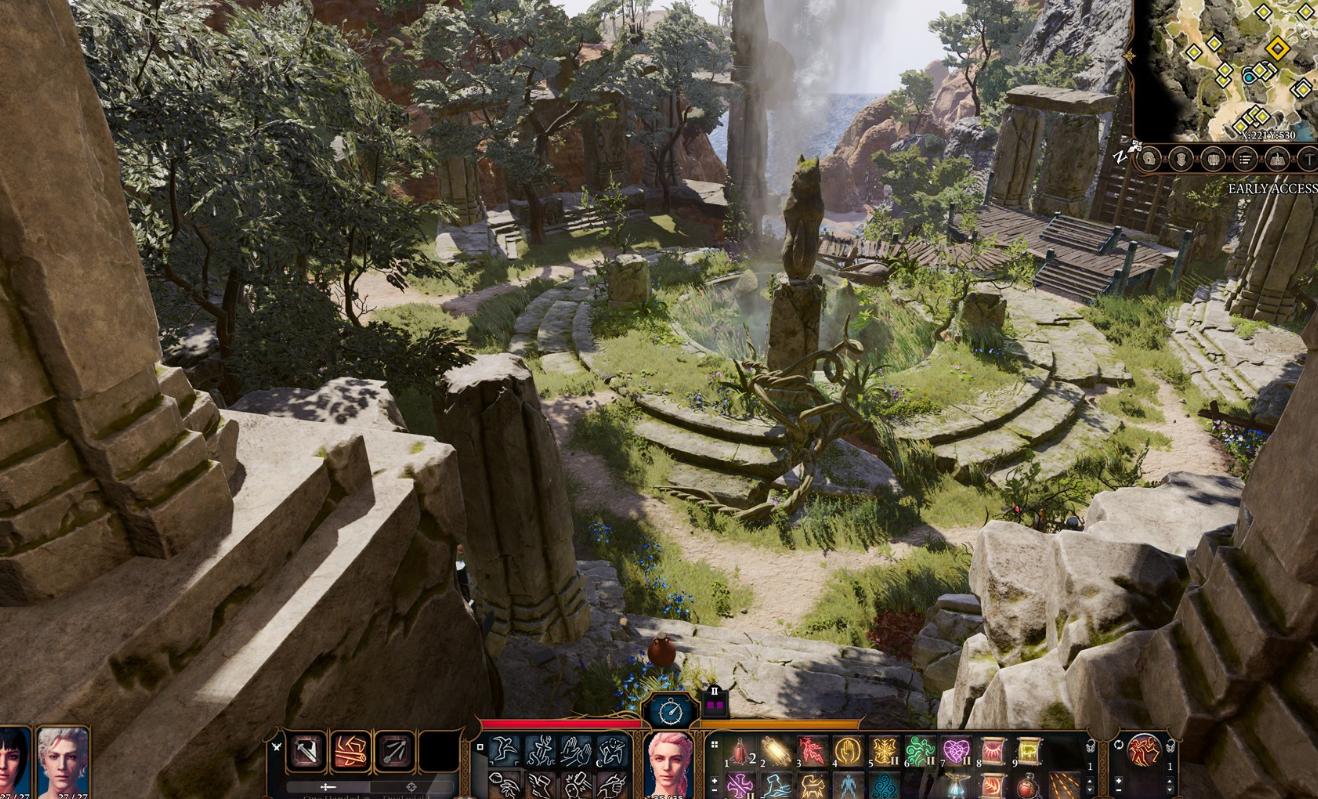This screenshot has width=1318, height=799.
Task: Use the yellow scroll in slot 9
Action: (x=1029, y=751)
